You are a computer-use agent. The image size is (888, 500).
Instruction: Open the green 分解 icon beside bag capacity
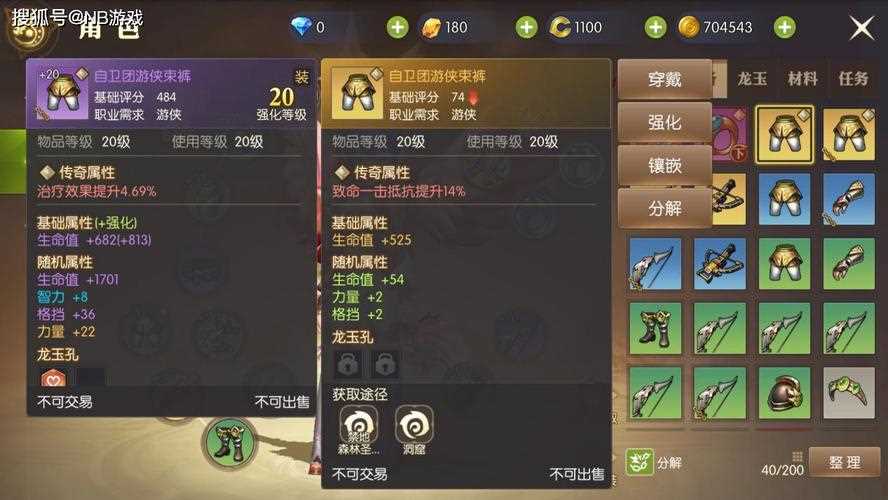click(x=636, y=462)
